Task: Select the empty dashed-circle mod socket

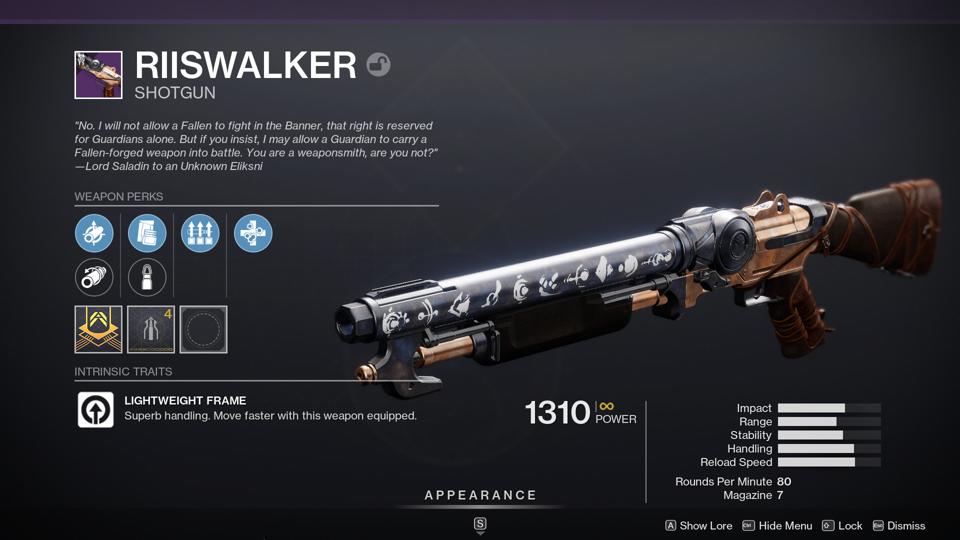Action: 203,329
